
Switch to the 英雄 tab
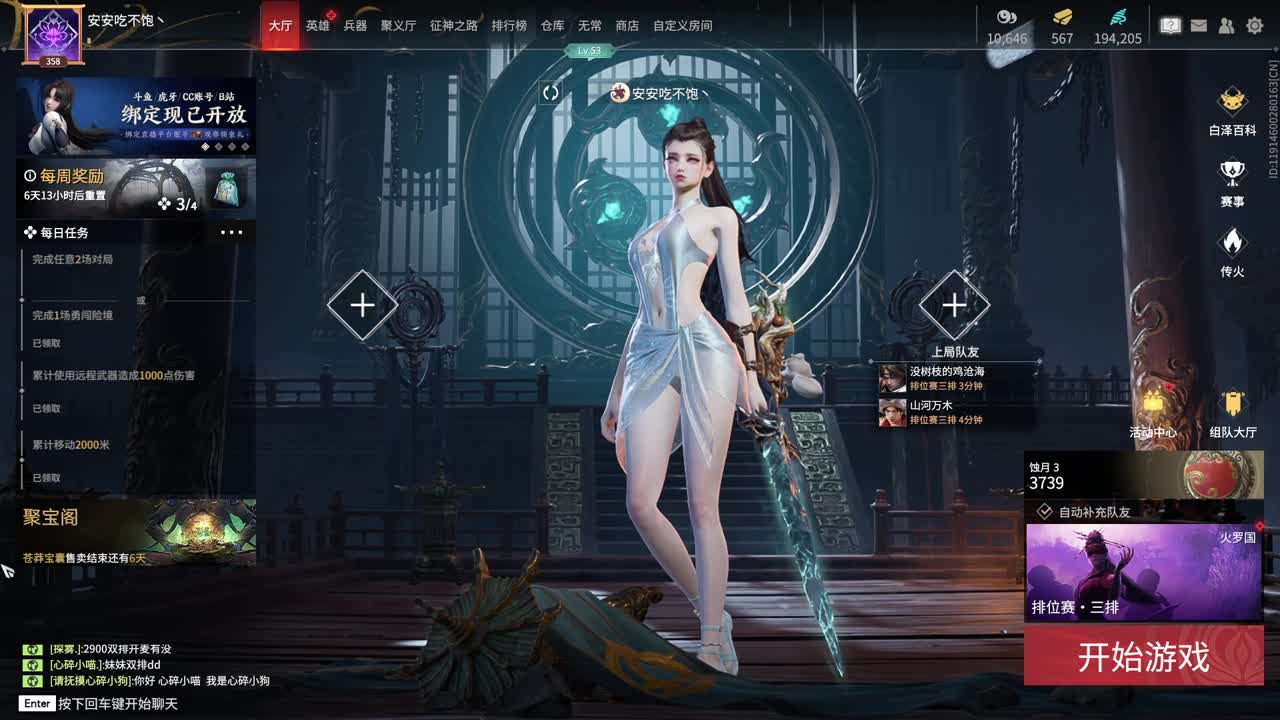[x=318, y=25]
